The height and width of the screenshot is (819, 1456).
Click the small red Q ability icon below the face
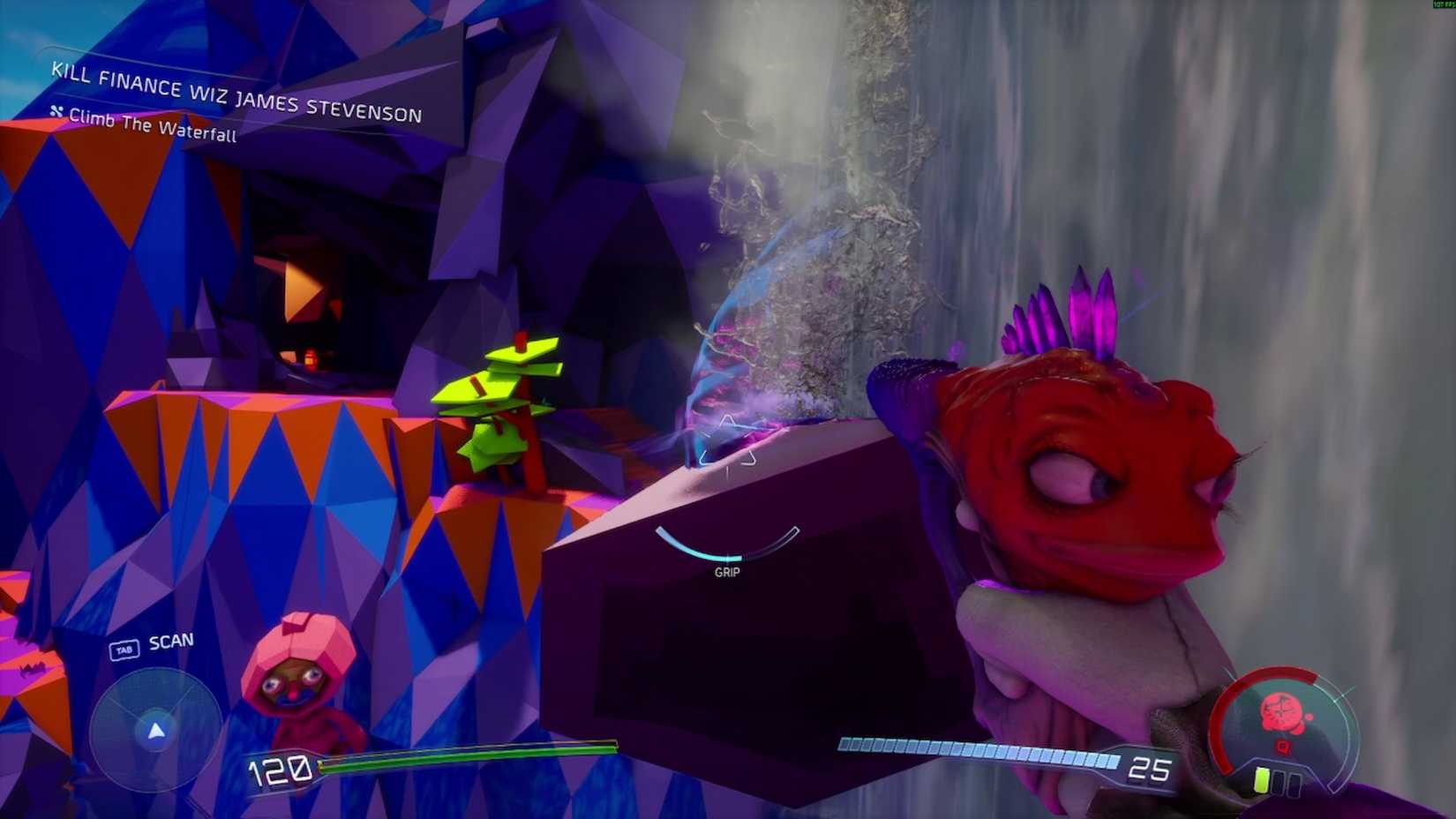point(1283,748)
